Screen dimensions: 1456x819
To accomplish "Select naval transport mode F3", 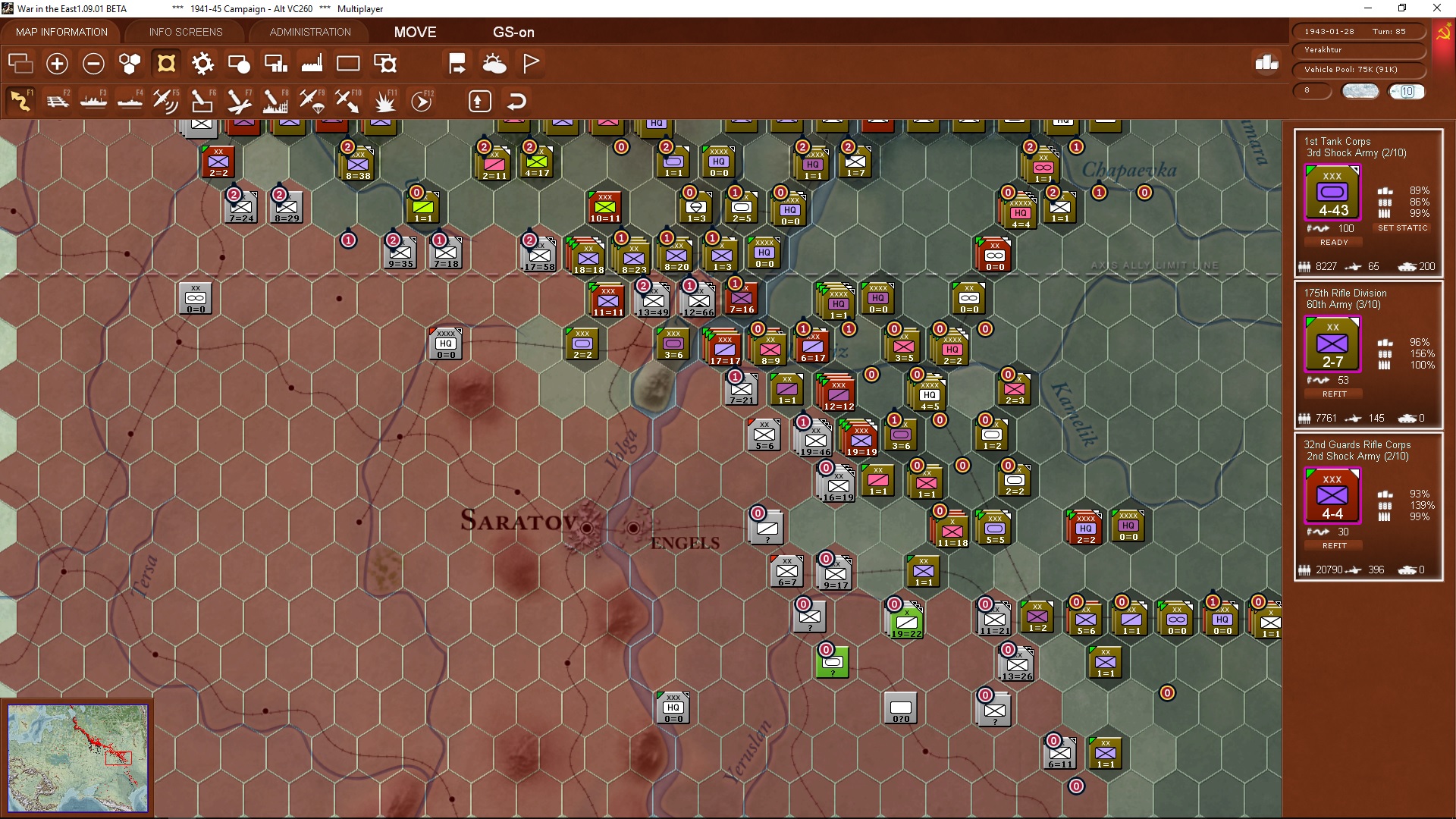I will click(x=93, y=100).
